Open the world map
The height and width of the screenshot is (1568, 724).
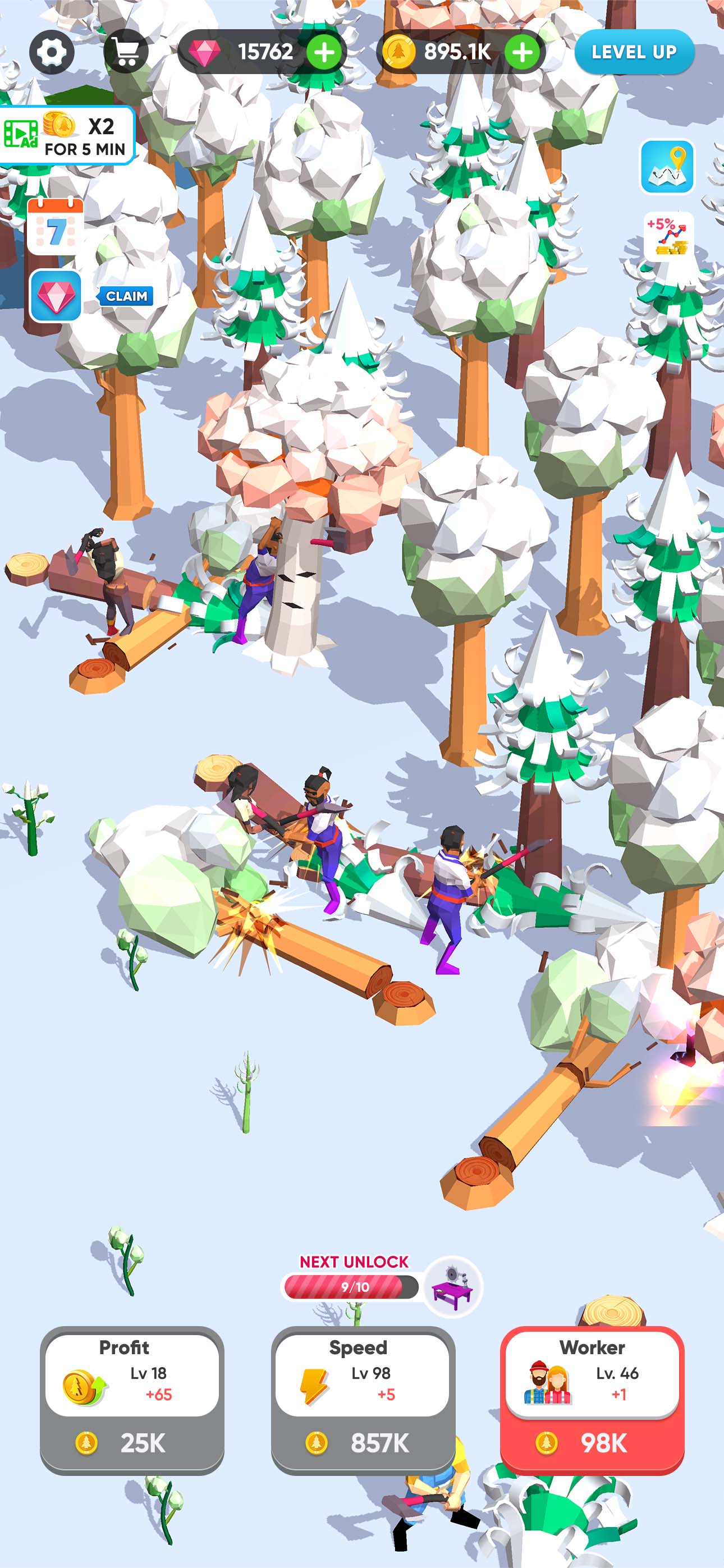[x=668, y=166]
